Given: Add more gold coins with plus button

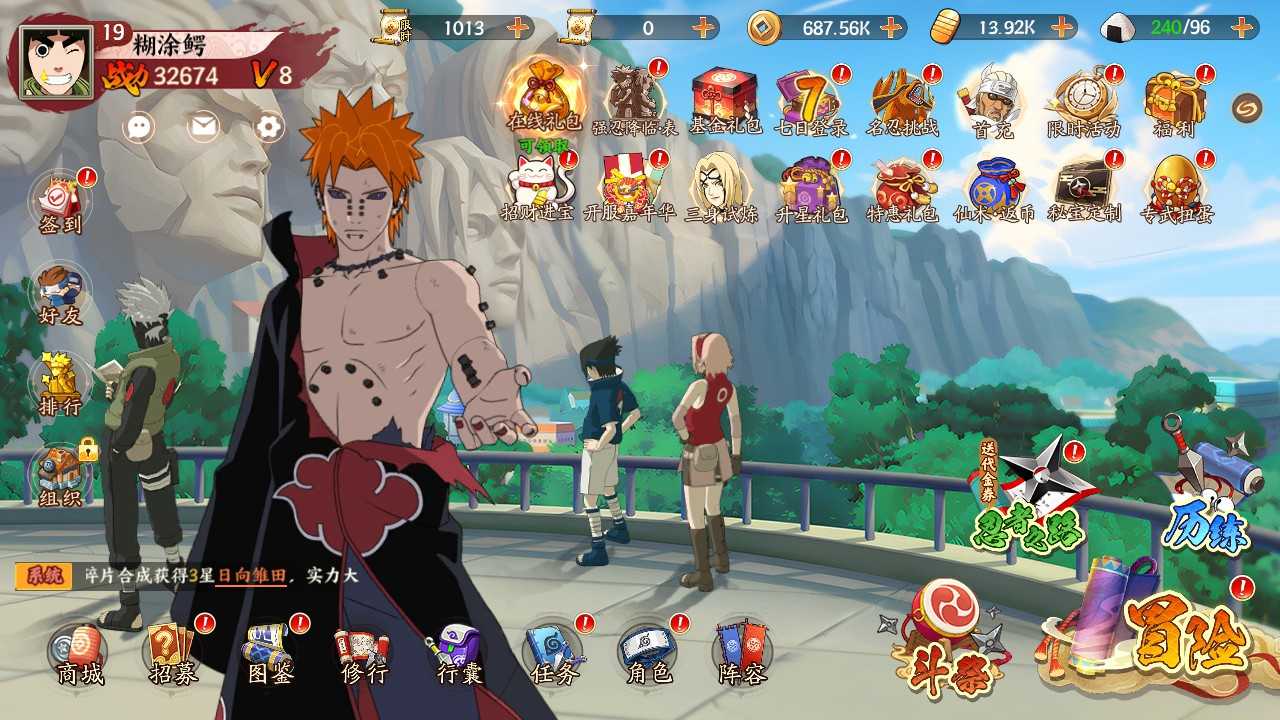Looking at the screenshot, I should pos(892,27).
